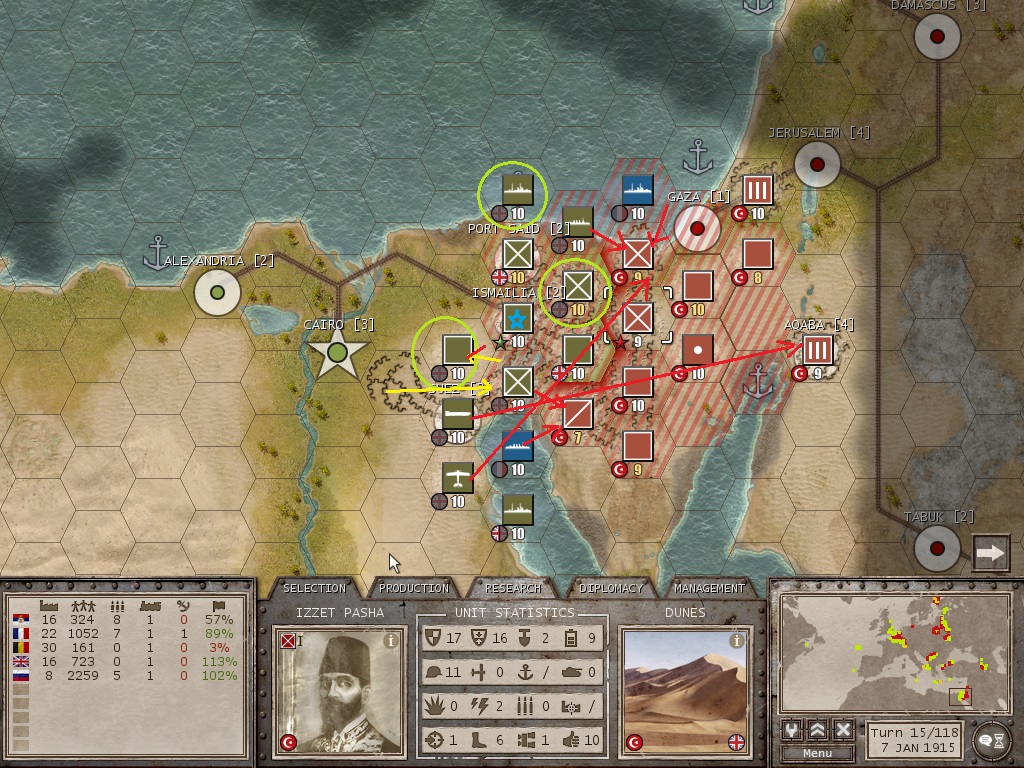
Task: Open the Research tab
Action: click(x=513, y=588)
